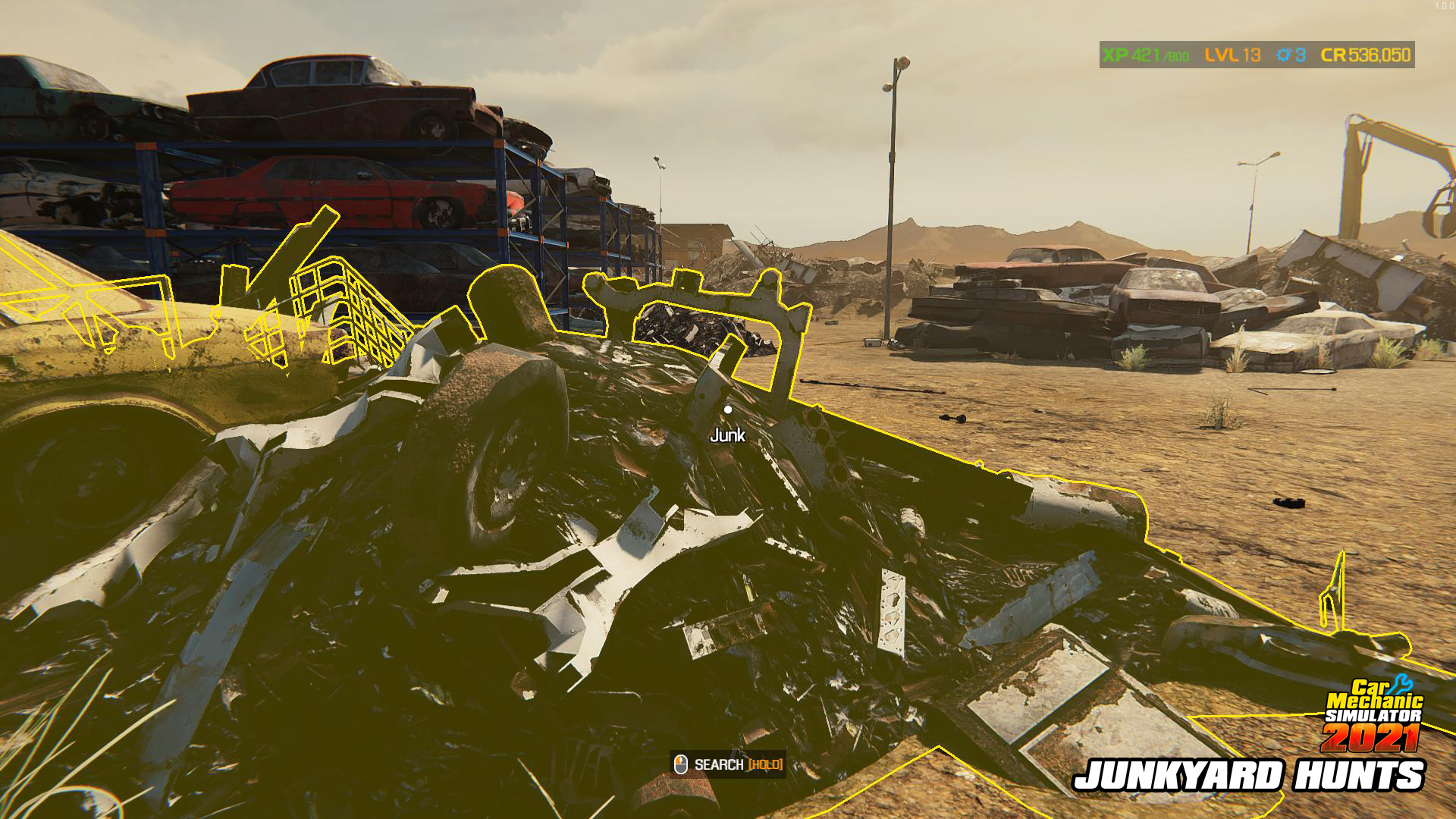The image size is (1456, 819).
Task: Click the blue gear icon in the HUD
Action: click(x=1283, y=55)
